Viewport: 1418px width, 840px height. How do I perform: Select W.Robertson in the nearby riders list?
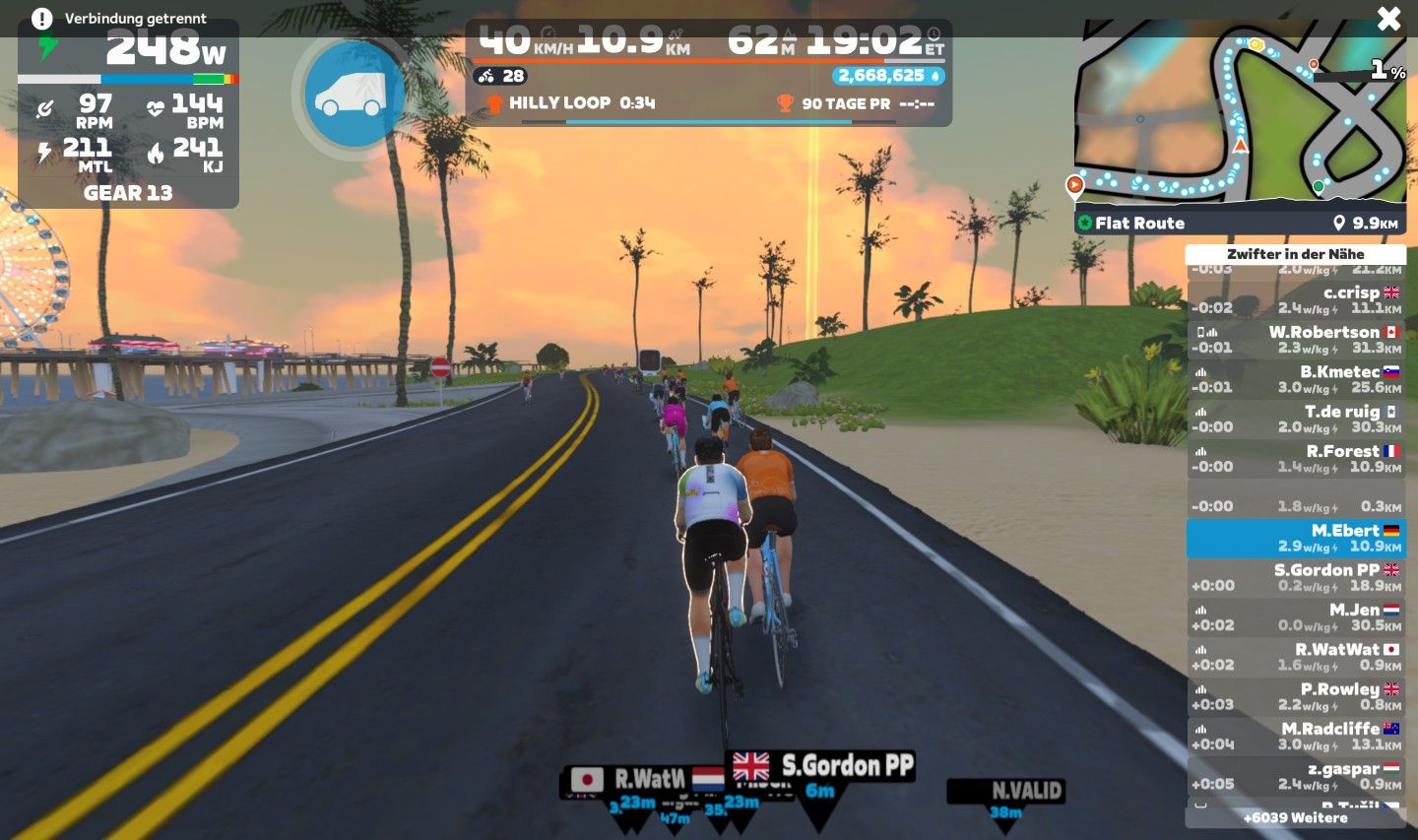1296,339
